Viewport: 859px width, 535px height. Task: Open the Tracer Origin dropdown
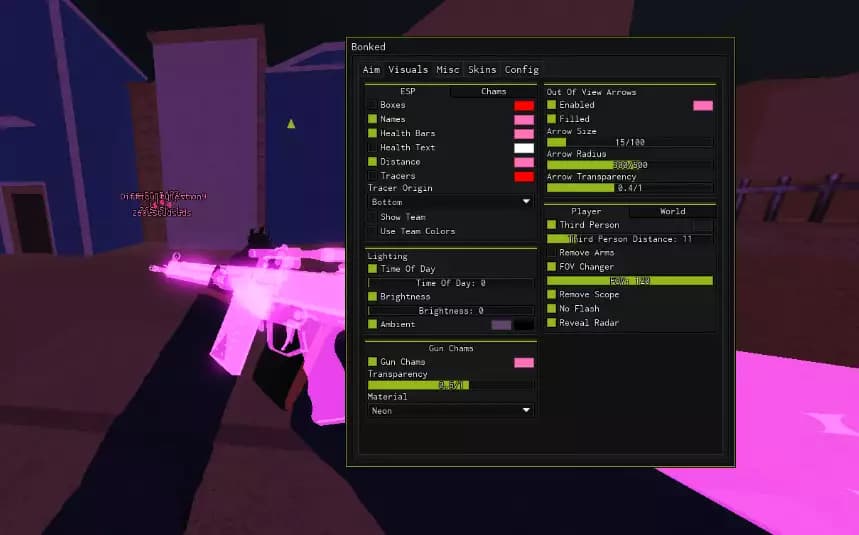tap(451, 202)
